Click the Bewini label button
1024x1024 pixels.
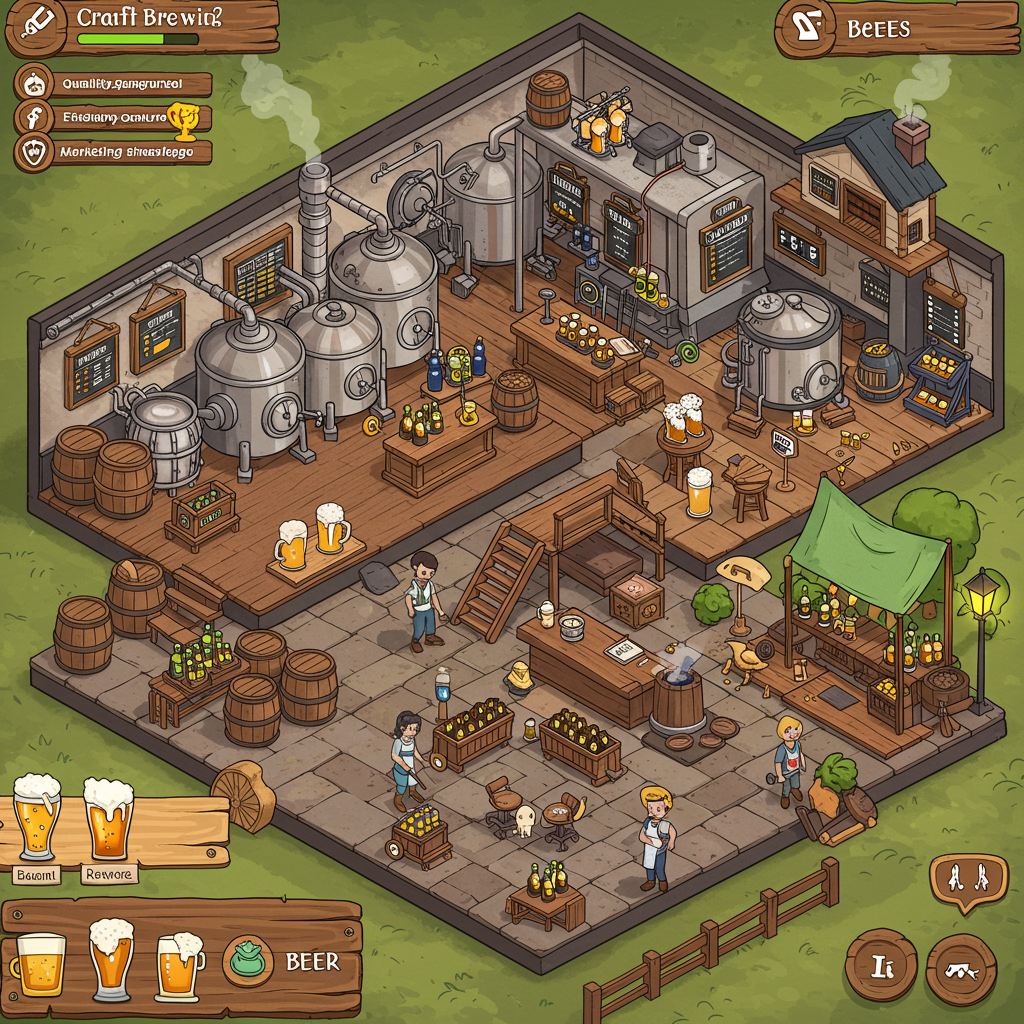37,875
